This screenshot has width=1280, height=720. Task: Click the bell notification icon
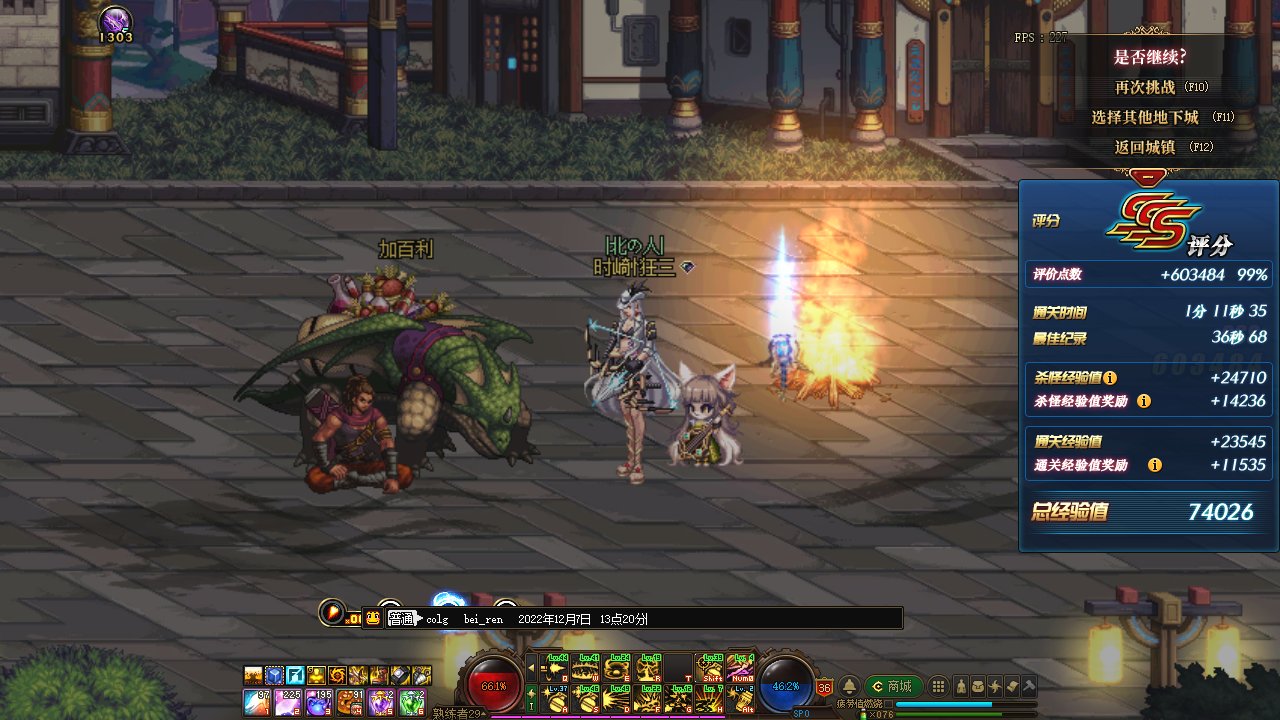tap(849, 687)
